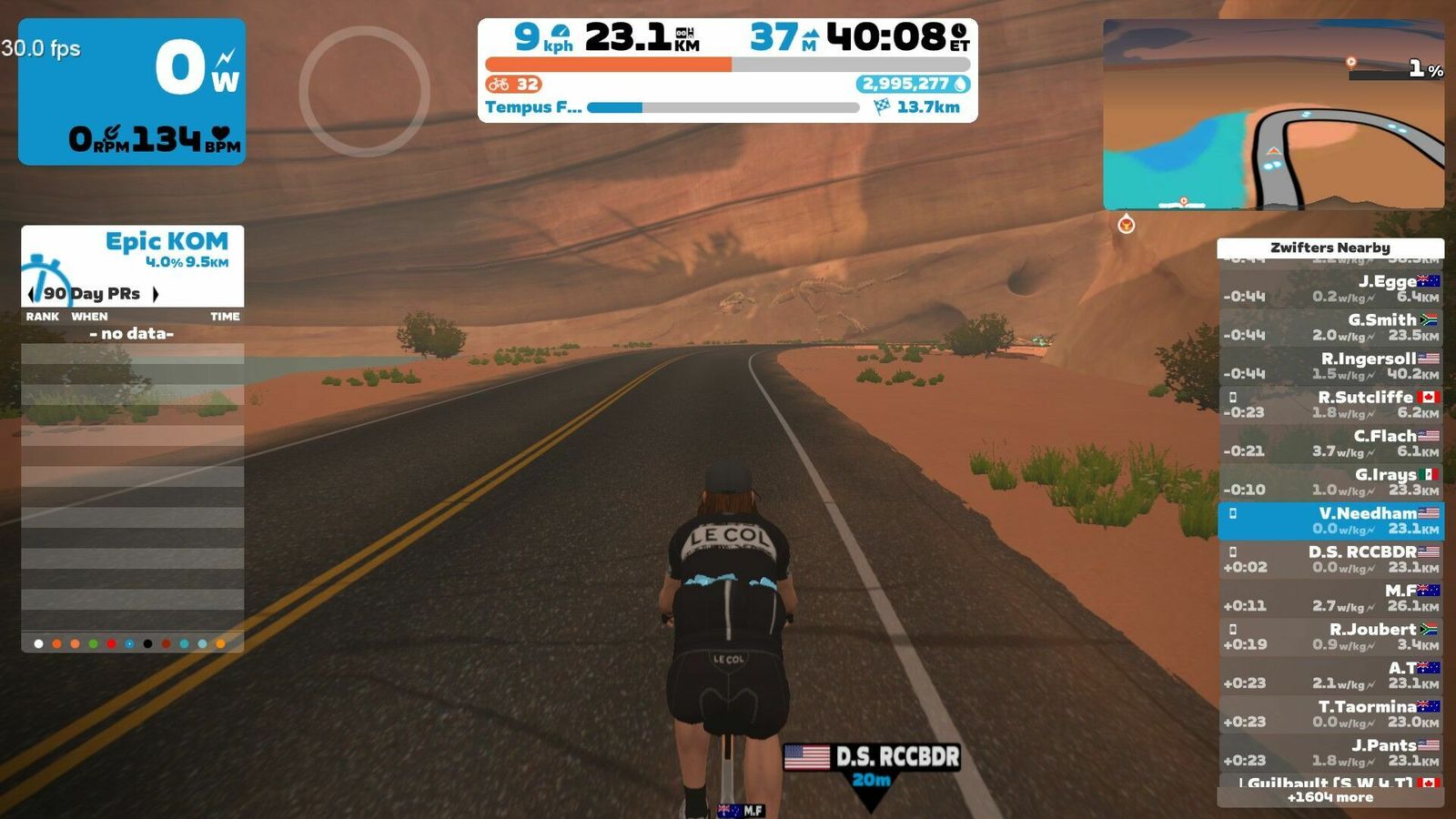Screen dimensions: 1456x819
Task: Choose G.Smith from the nearby list
Action: (1330, 327)
